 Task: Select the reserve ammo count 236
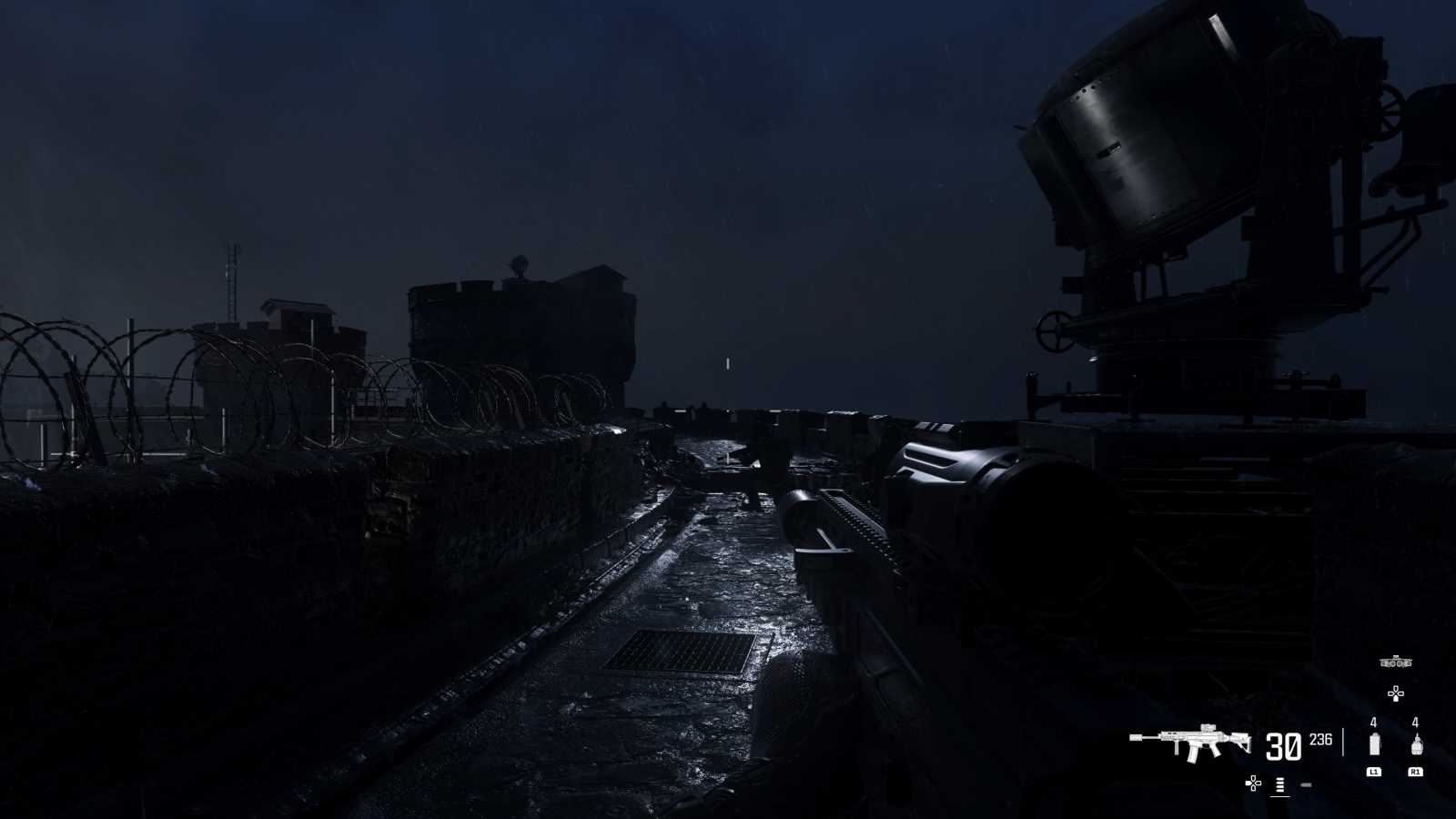pos(1321,741)
